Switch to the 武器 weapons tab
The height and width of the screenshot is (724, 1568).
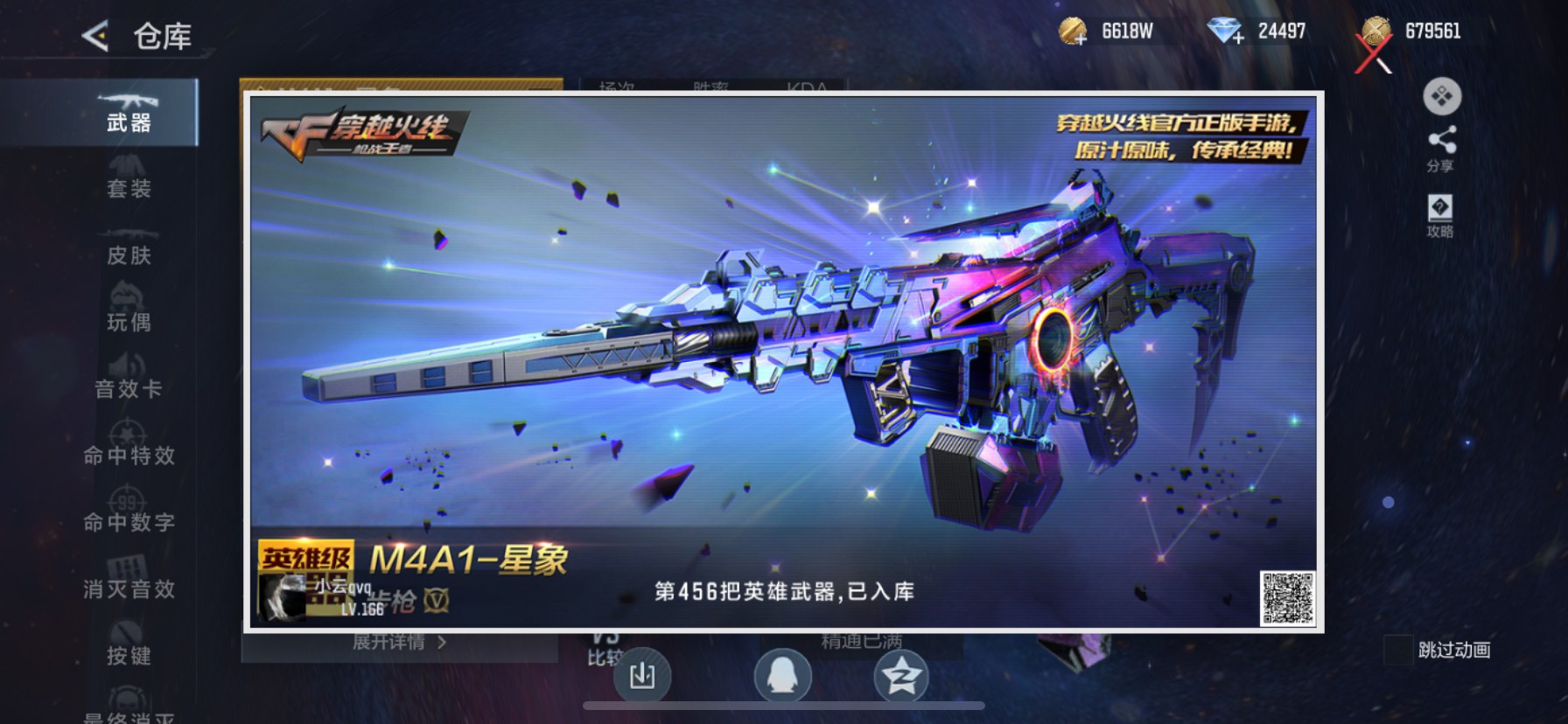[129, 114]
